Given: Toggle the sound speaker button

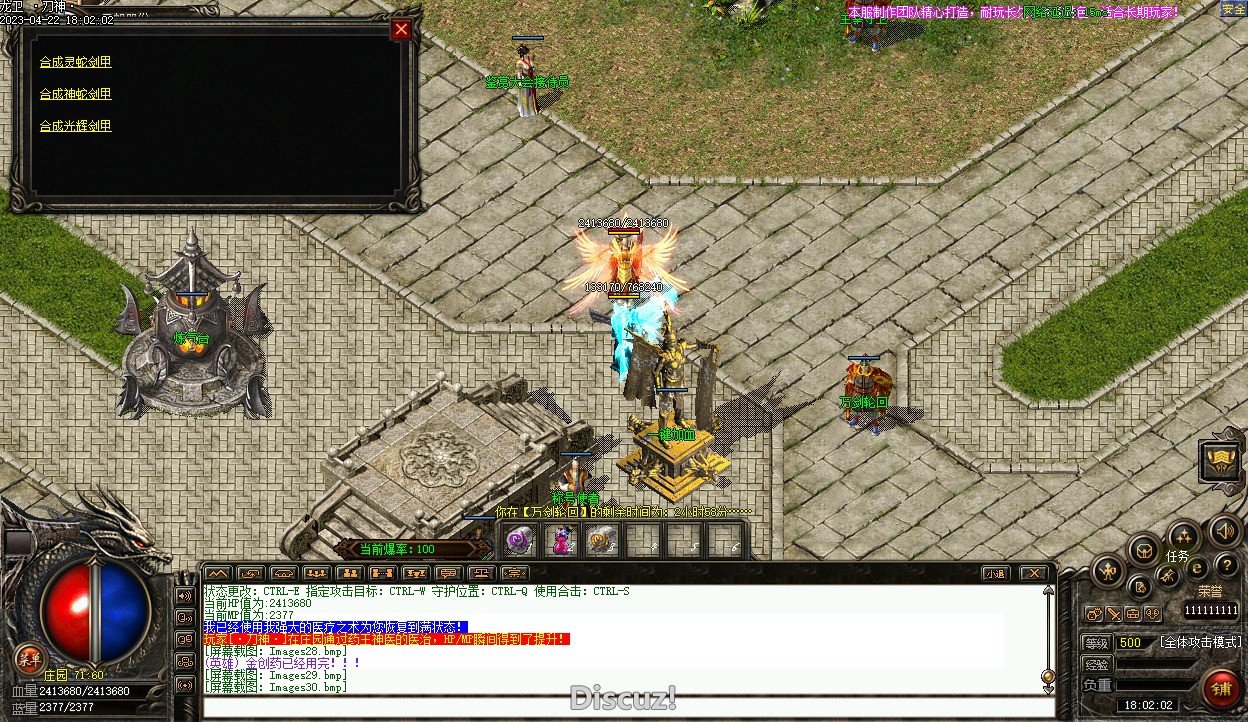Looking at the screenshot, I should click(x=1223, y=530).
